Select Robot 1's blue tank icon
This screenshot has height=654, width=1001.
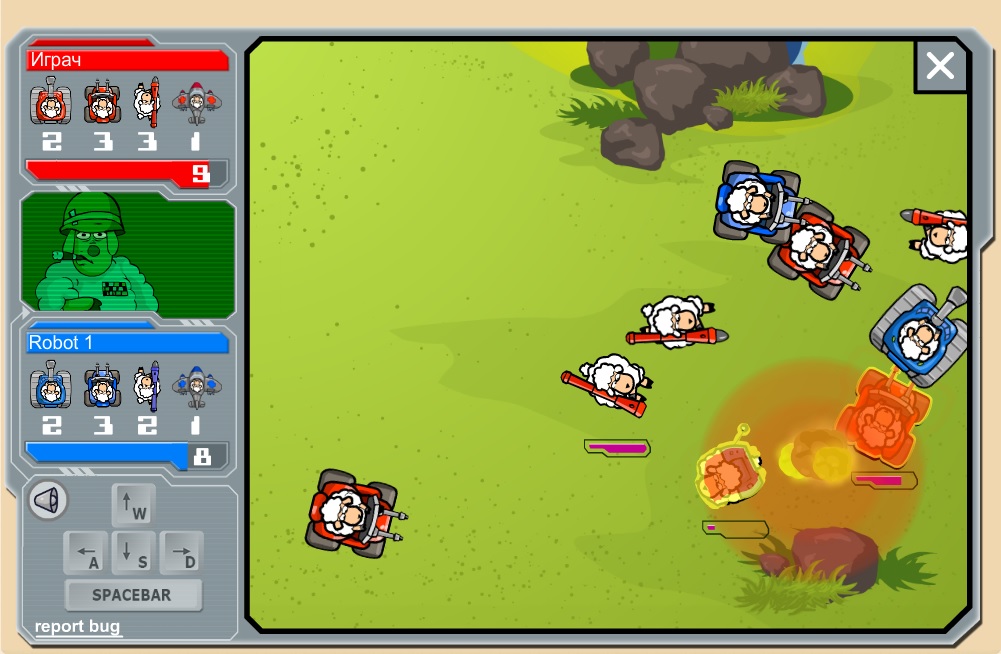click(x=50, y=386)
